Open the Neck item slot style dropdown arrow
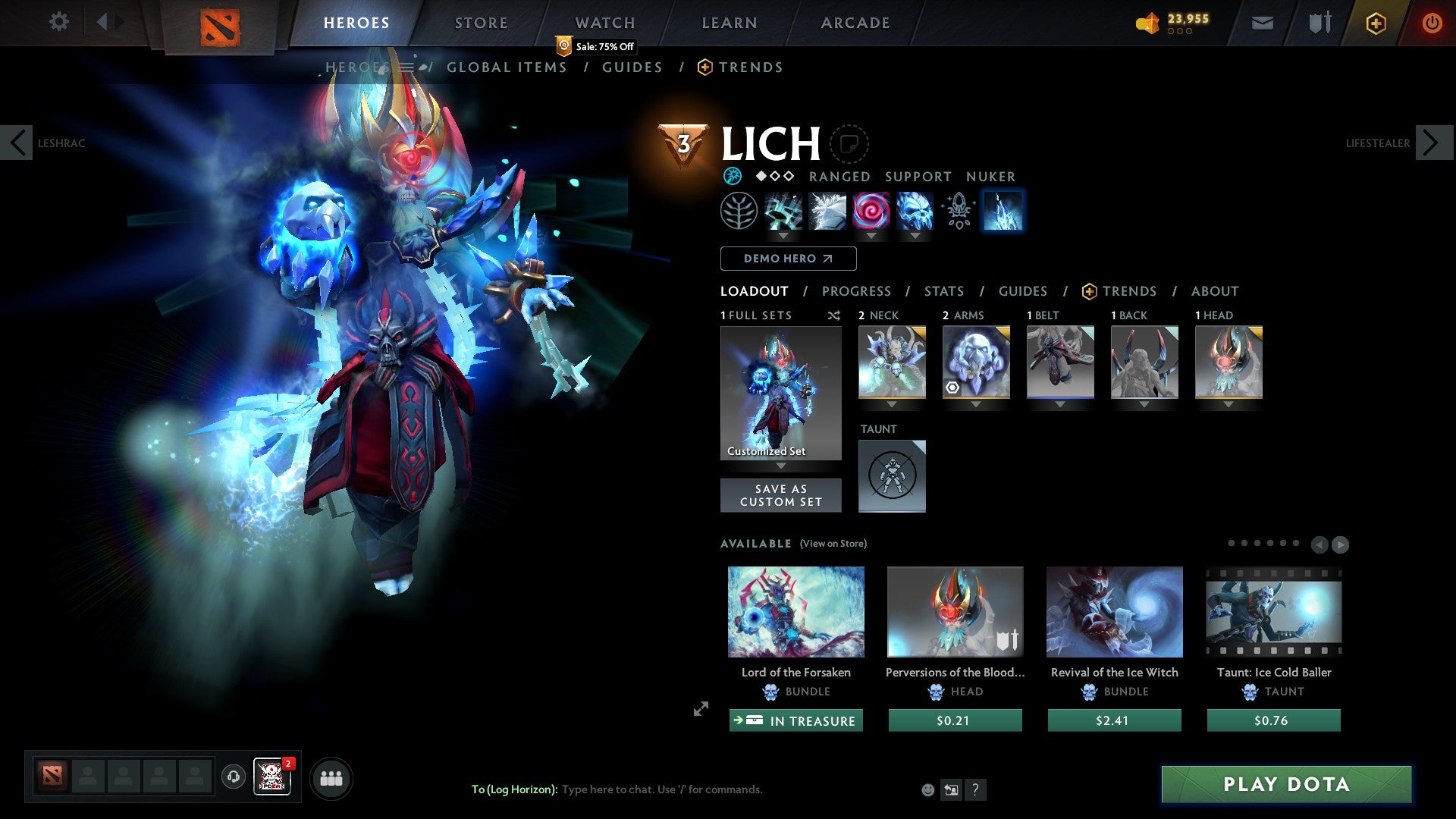The width and height of the screenshot is (1456, 819). pyautogui.click(x=893, y=404)
